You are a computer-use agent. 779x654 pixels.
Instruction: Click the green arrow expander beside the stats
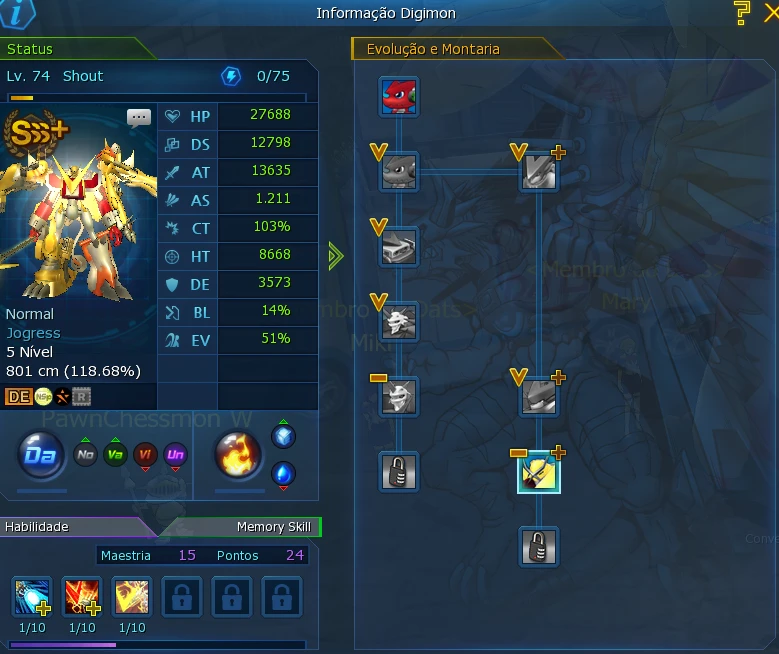coord(336,257)
